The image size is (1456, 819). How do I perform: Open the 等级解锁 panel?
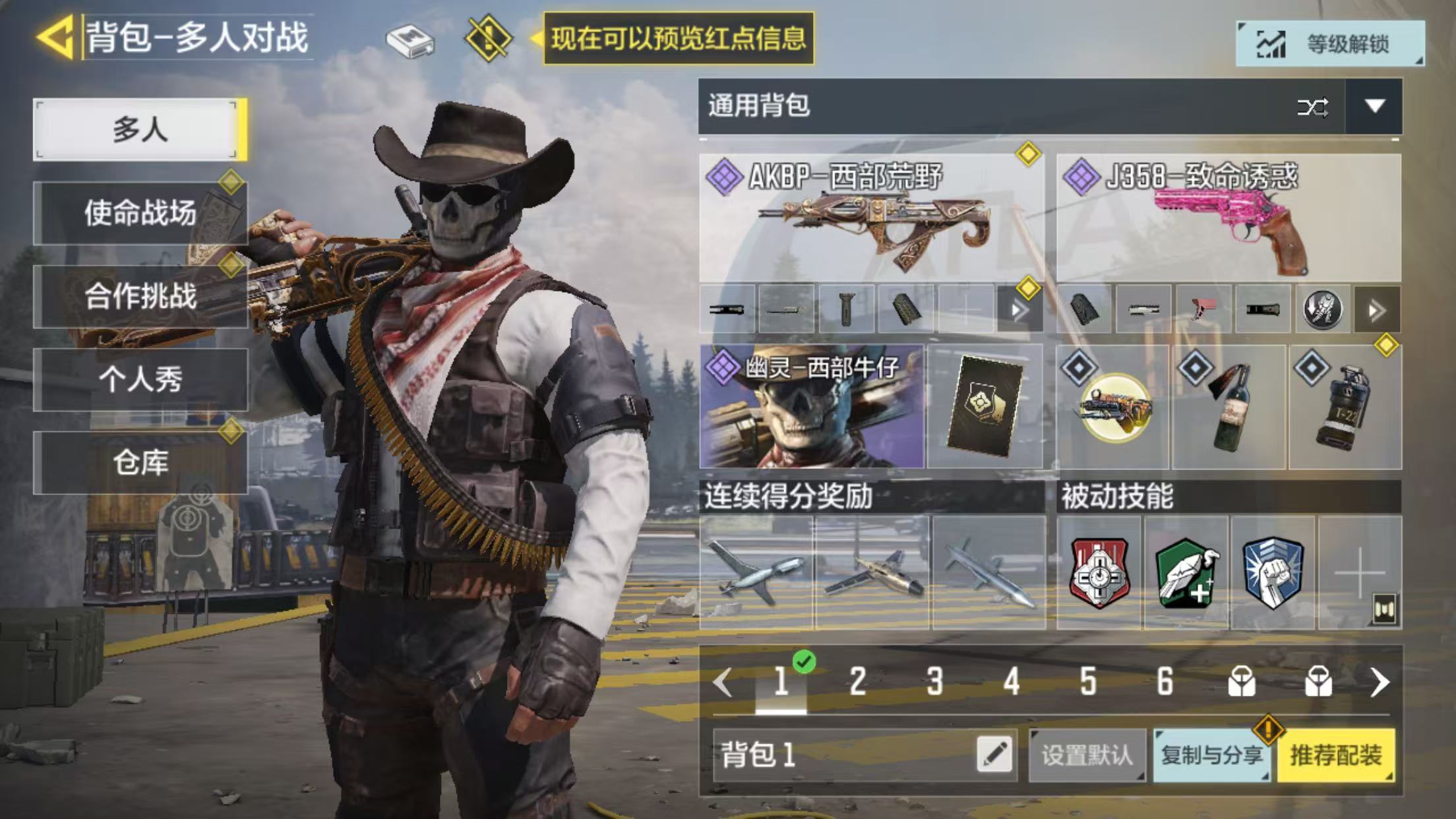[1329, 44]
